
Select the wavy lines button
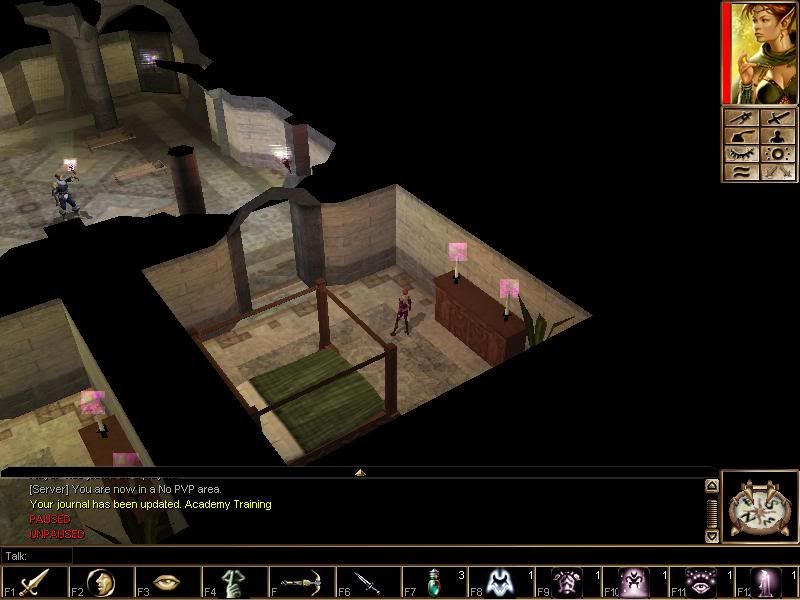pos(740,172)
